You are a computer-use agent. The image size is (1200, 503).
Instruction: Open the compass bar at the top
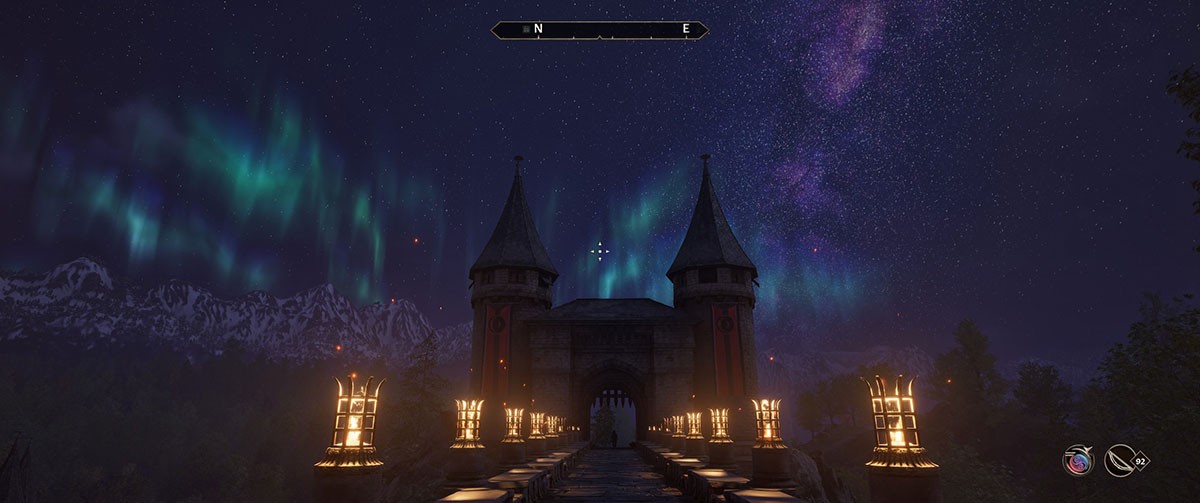(600, 30)
